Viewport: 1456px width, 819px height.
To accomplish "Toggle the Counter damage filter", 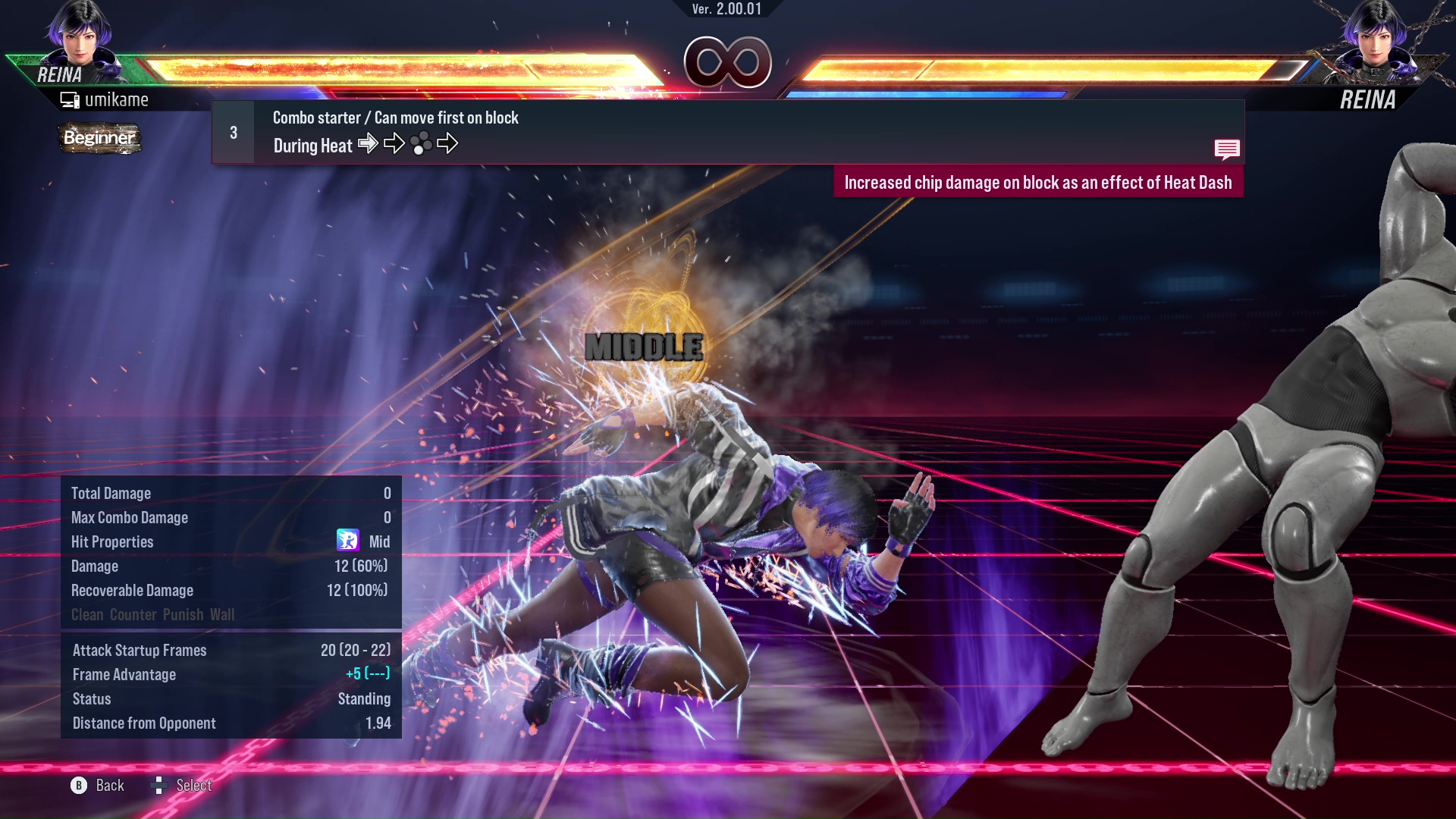I will (x=133, y=614).
